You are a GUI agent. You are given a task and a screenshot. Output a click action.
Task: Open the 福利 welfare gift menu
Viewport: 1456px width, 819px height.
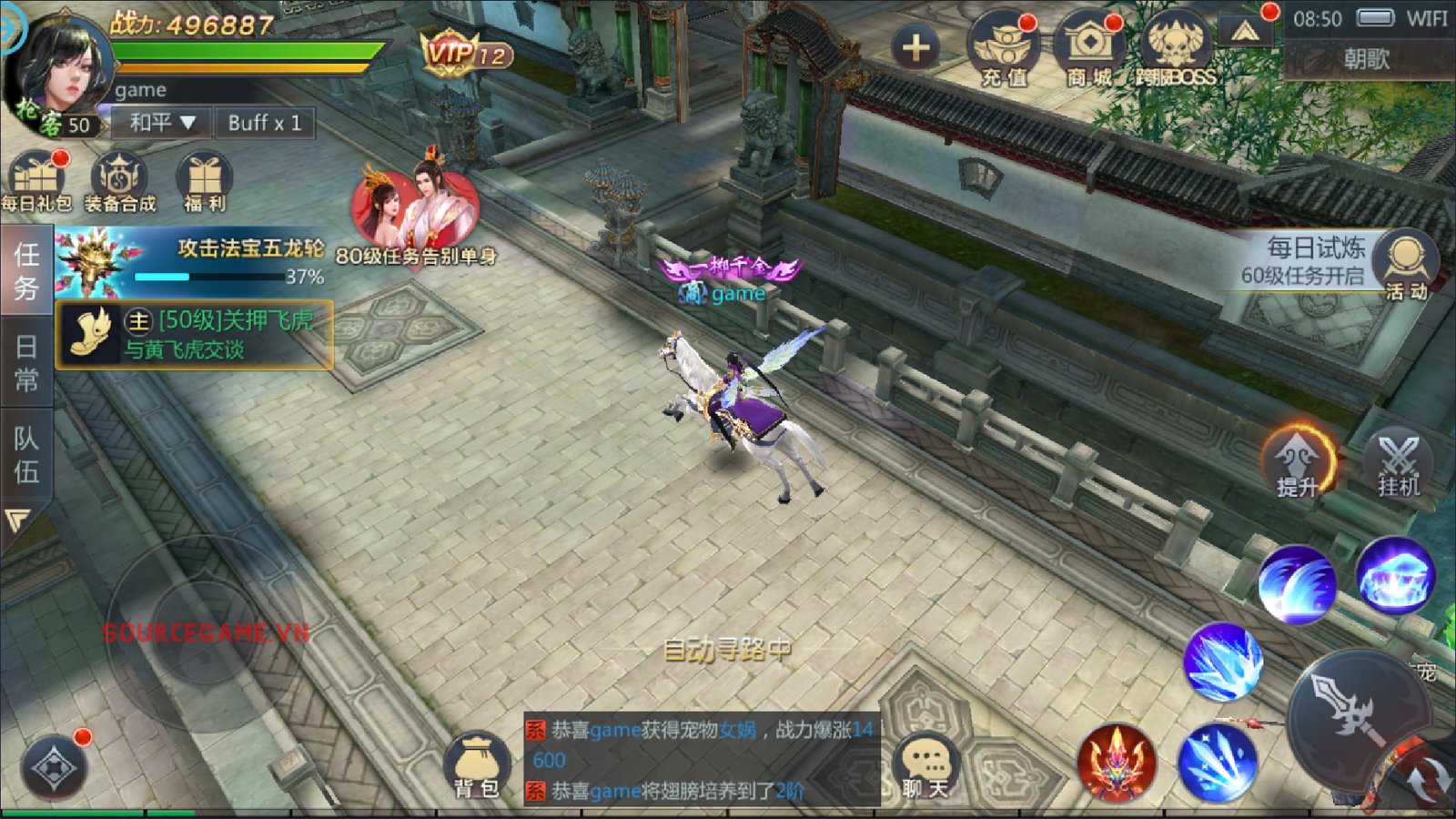click(x=204, y=181)
